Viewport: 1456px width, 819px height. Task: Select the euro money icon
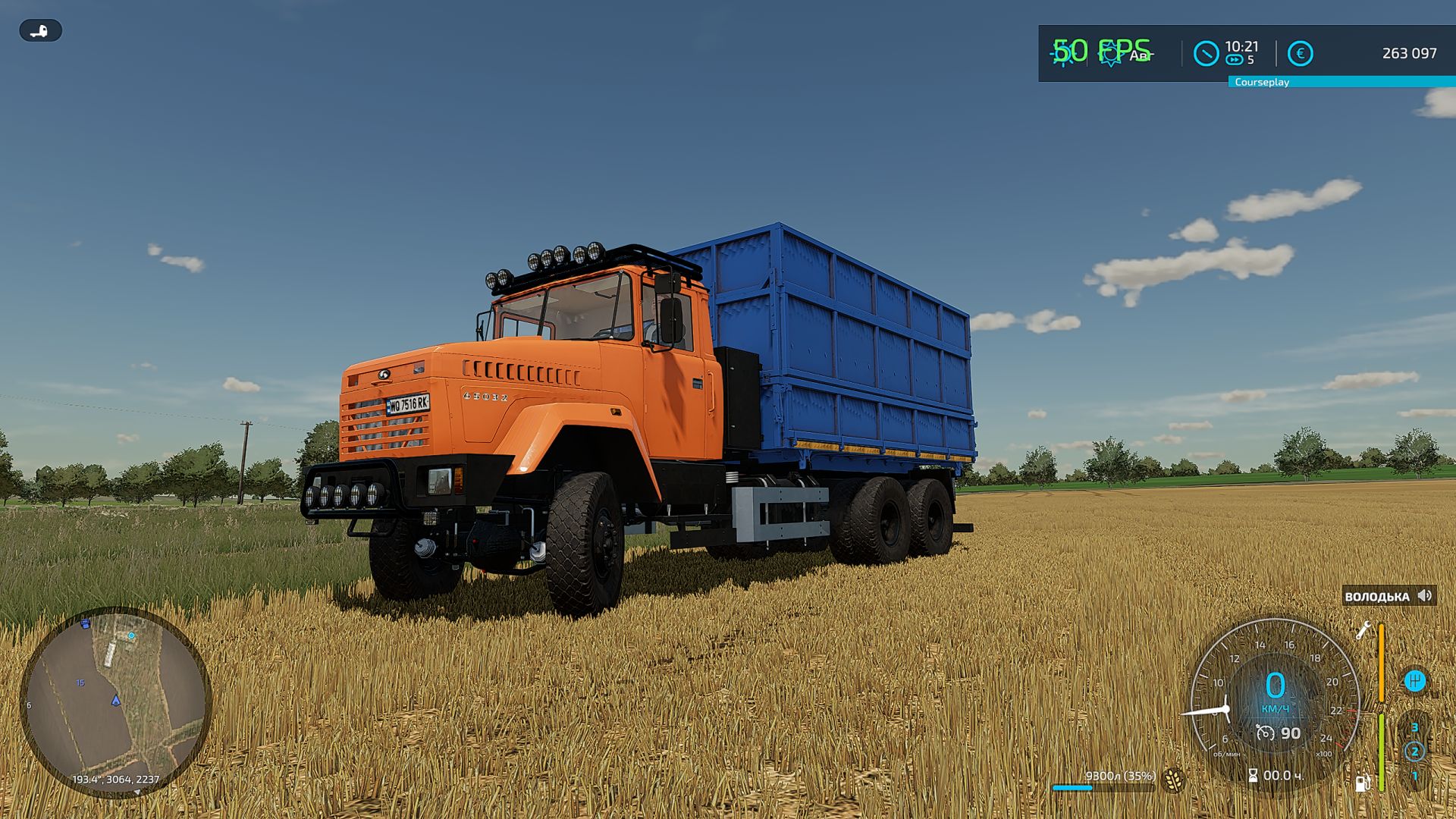pos(1300,54)
